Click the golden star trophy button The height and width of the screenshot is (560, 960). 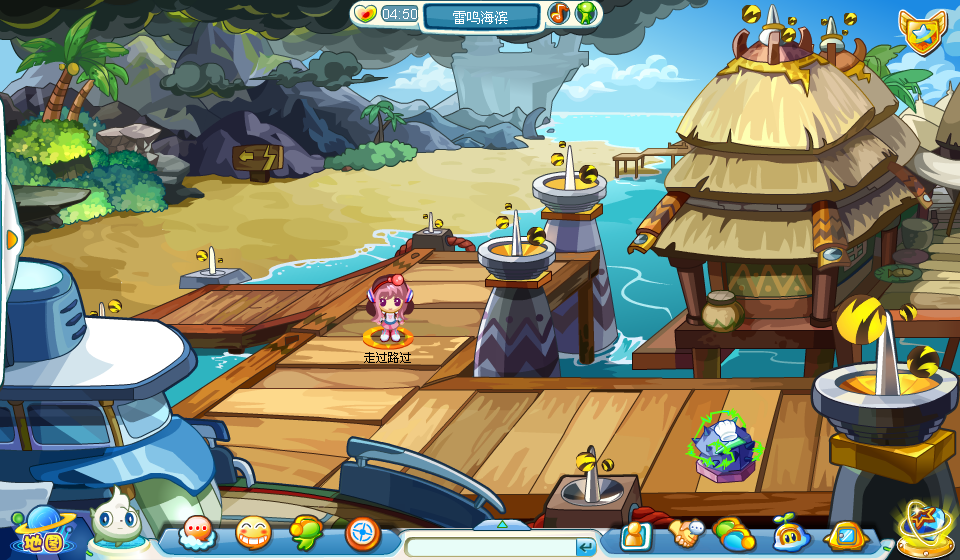pyautogui.click(x=924, y=527)
